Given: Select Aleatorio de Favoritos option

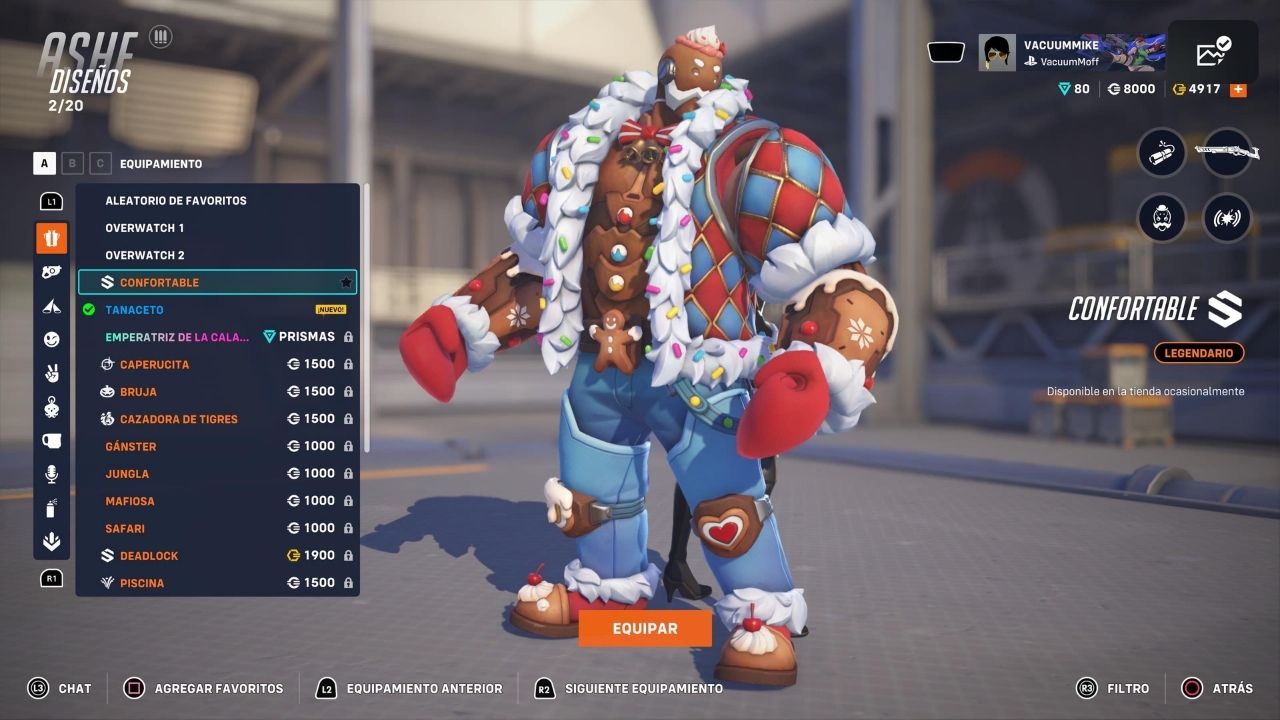Looking at the screenshot, I should (x=176, y=200).
